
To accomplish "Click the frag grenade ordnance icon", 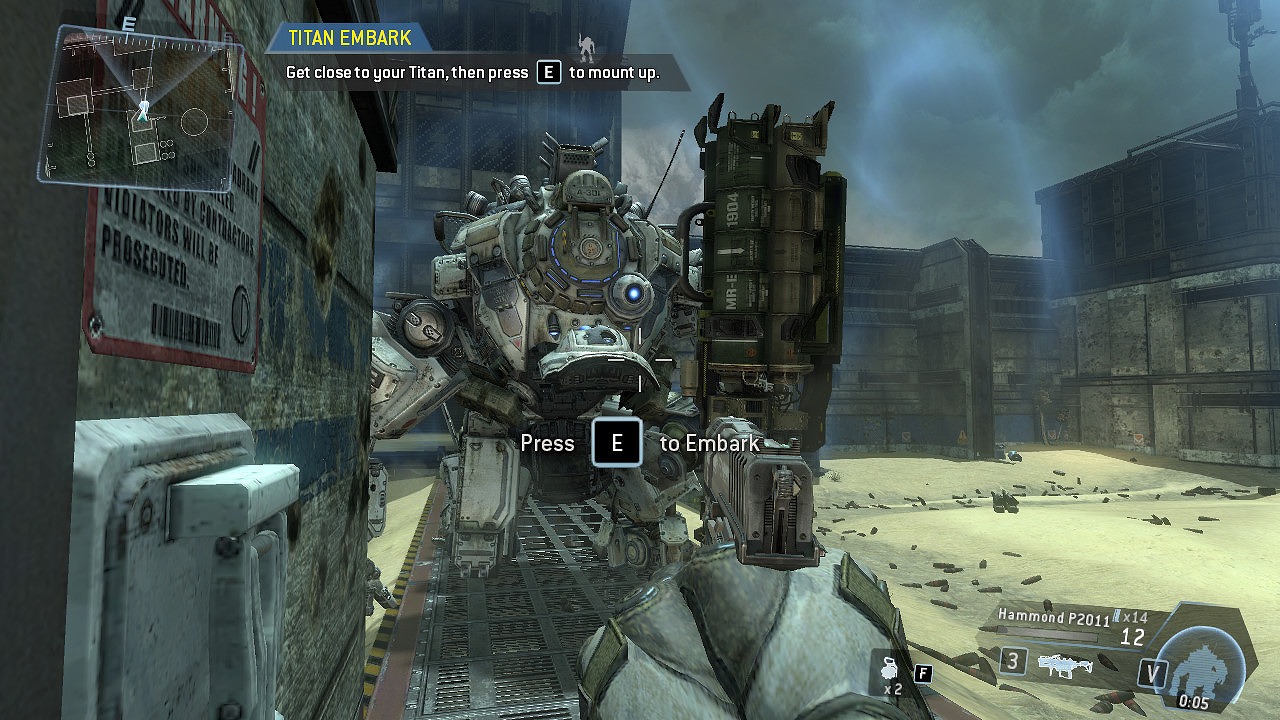I will click(889, 669).
